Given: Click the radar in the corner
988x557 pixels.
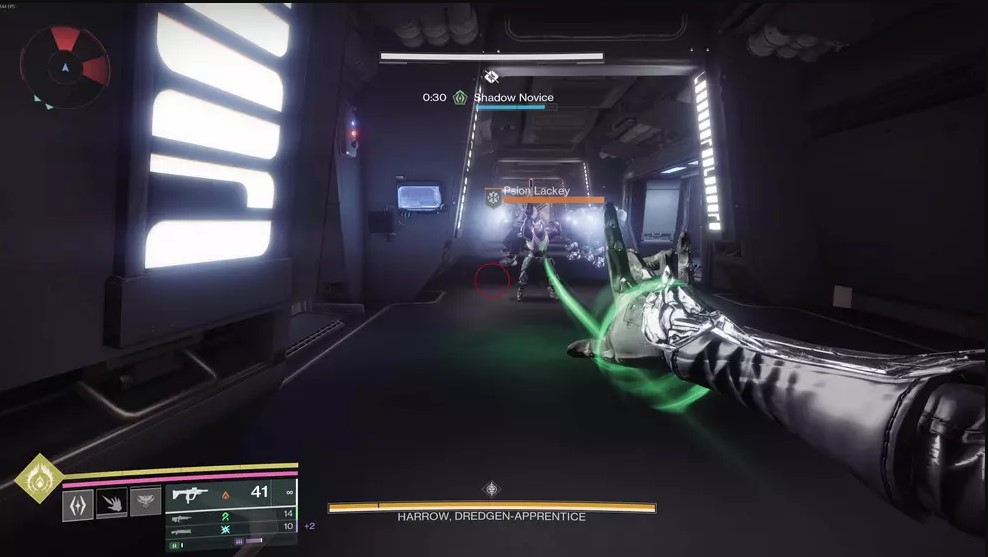Looking at the screenshot, I should coord(64,66).
